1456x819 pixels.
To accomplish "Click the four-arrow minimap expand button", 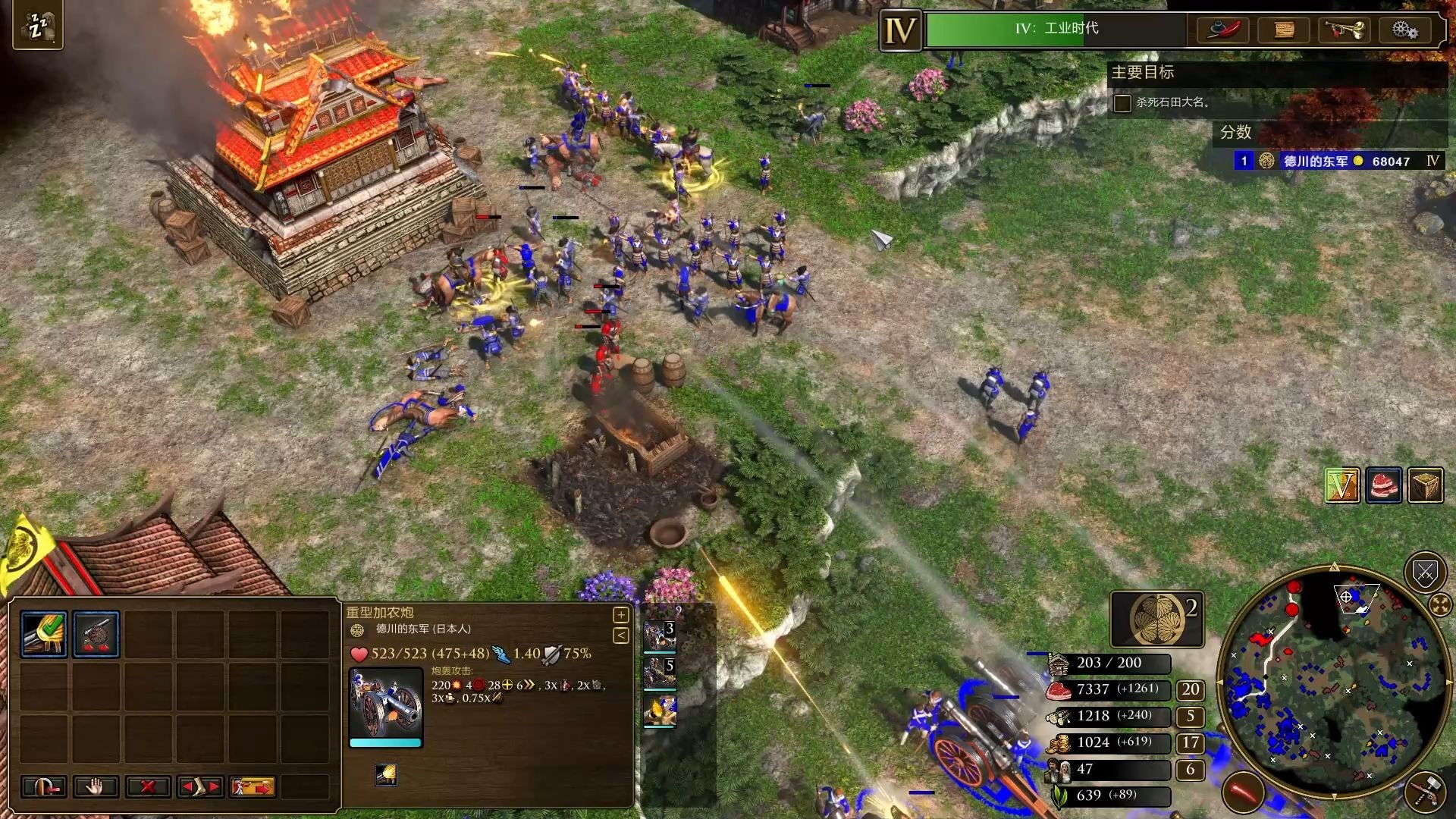I will click(x=1439, y=604).
